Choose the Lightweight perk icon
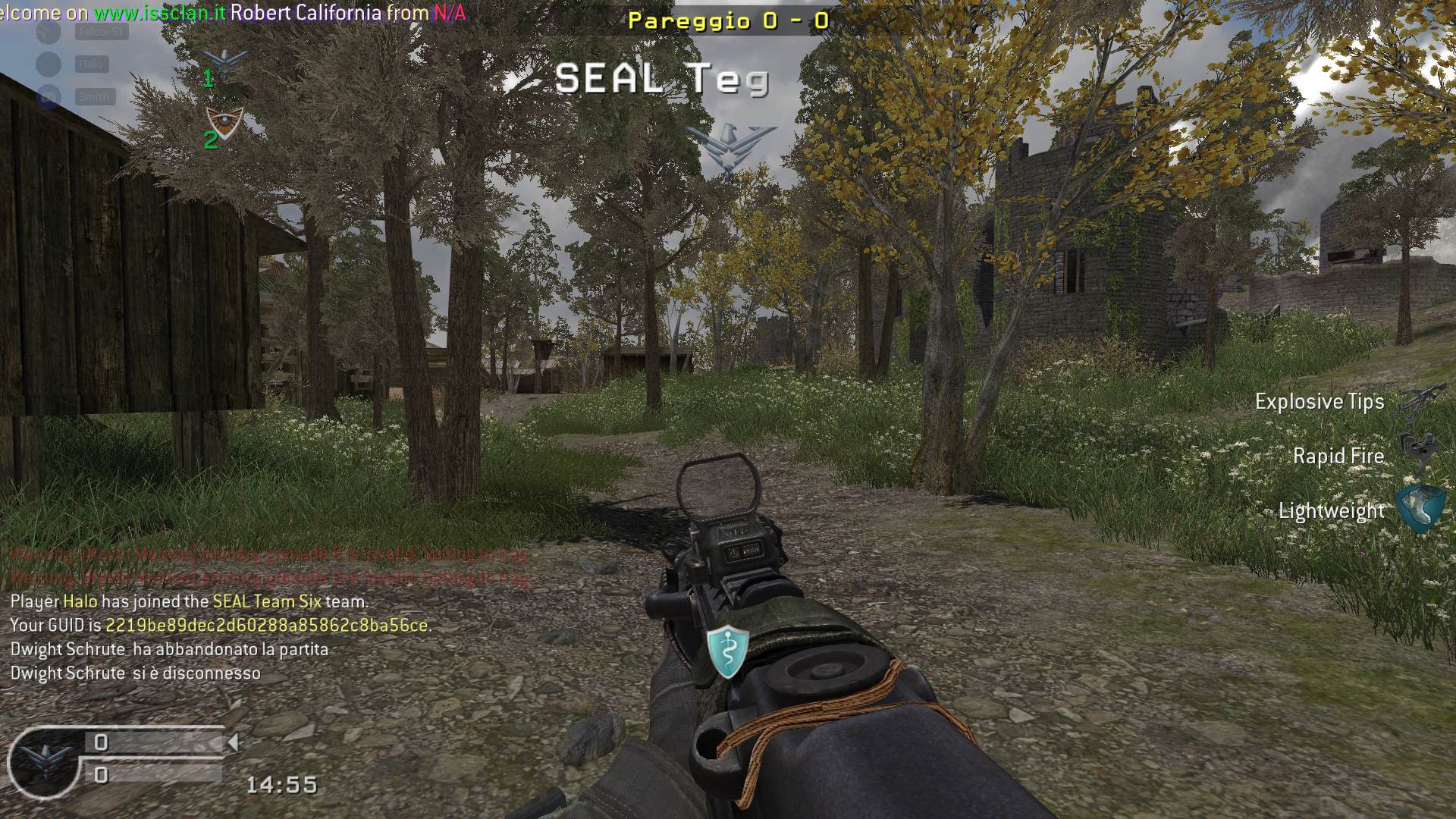Viewport: 1456px width, 819px height. [1420, 510]
